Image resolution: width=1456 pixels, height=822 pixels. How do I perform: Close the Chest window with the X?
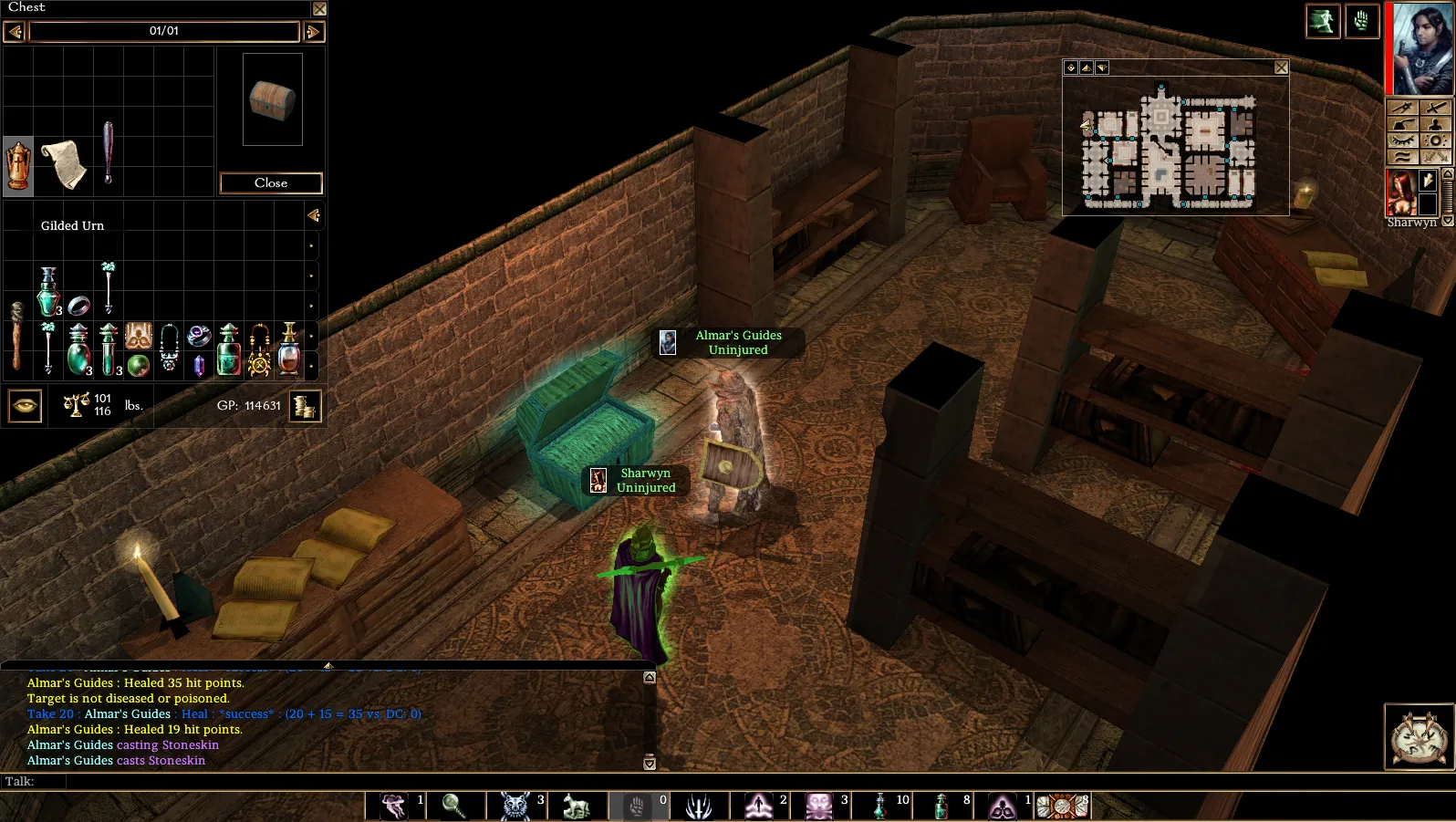tap(319, 9)
